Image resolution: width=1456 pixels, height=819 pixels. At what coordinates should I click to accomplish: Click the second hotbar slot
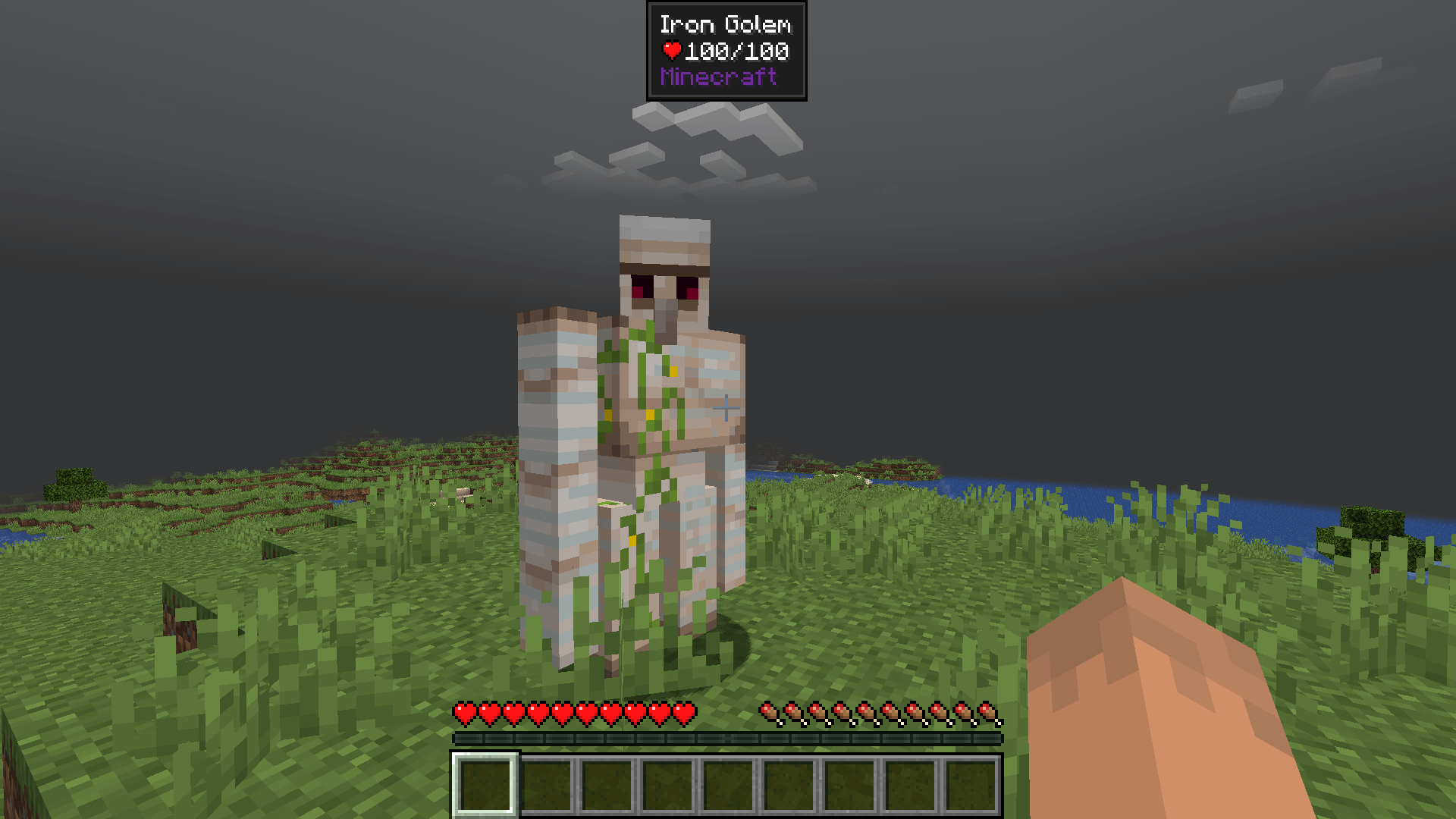click(547, 783)
